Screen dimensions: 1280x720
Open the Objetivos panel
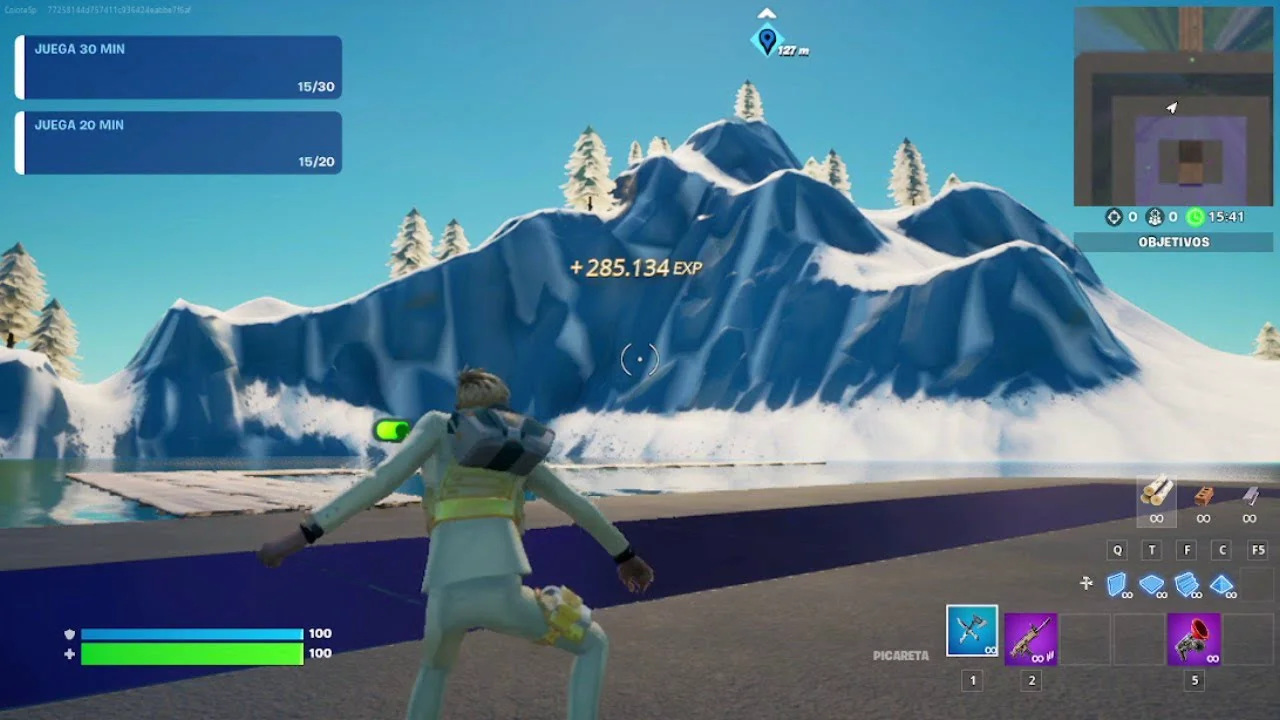1173,242
